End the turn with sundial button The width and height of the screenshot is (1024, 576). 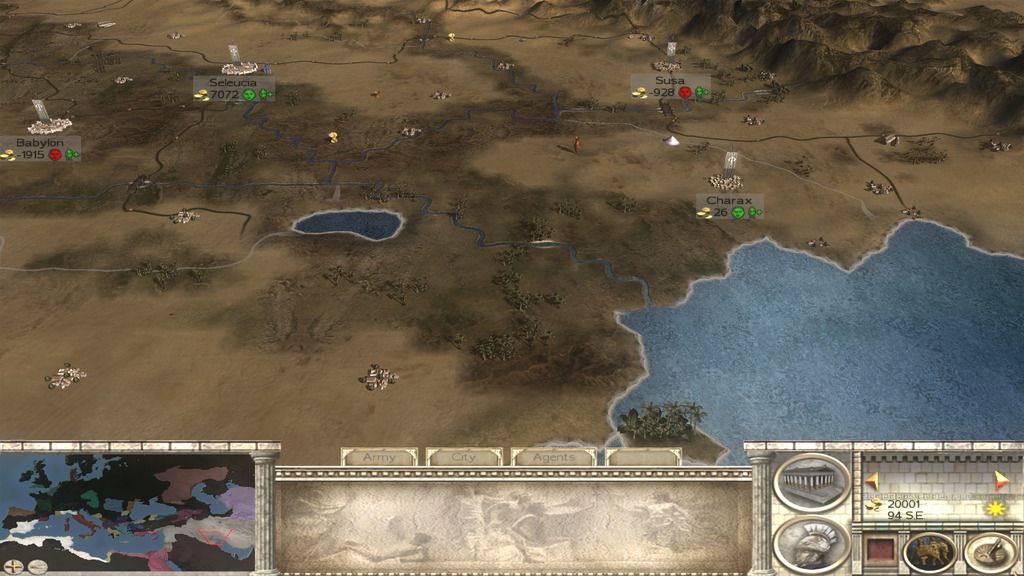pyautogui.click(x=991, y=552)
